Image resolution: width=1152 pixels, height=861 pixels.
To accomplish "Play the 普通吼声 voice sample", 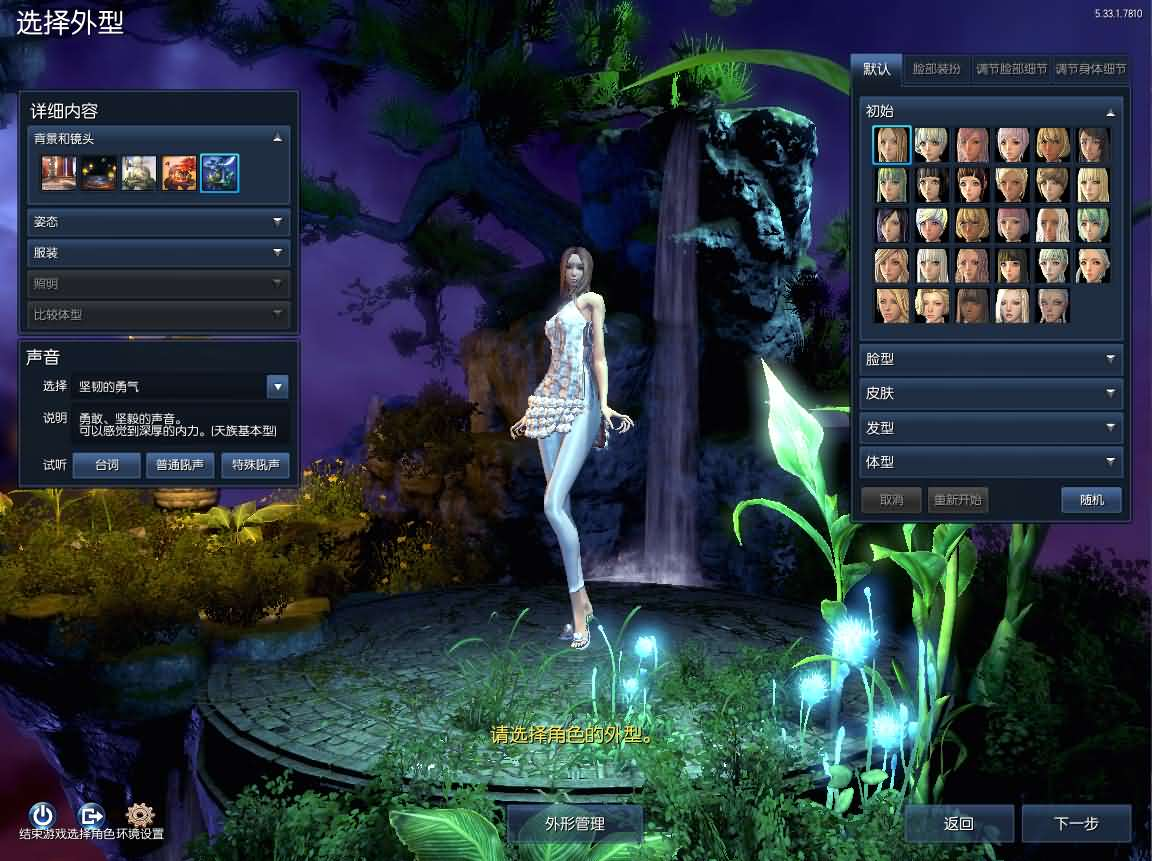I will pyautogui.click(x=180, y=465).
